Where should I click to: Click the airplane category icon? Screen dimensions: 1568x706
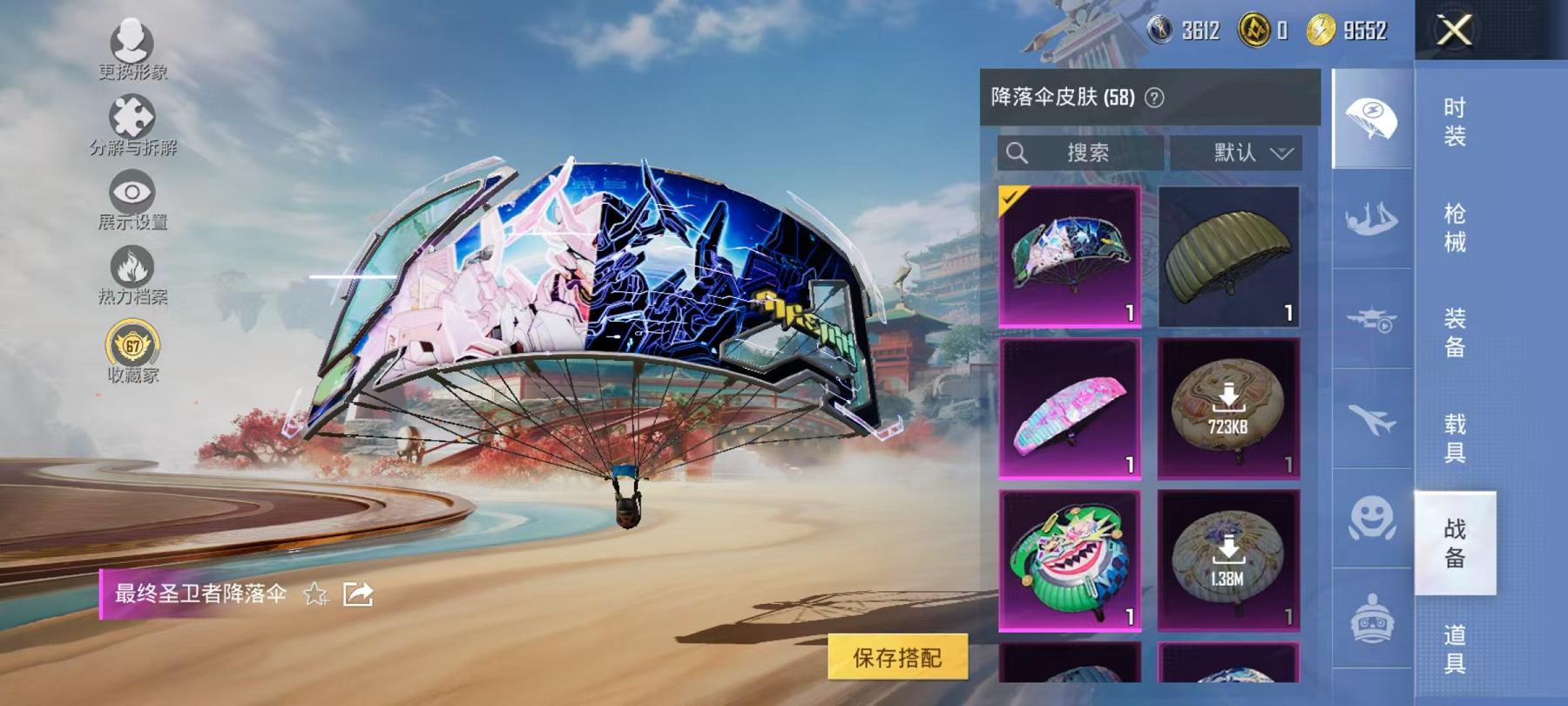click(x=1370, y=418)
